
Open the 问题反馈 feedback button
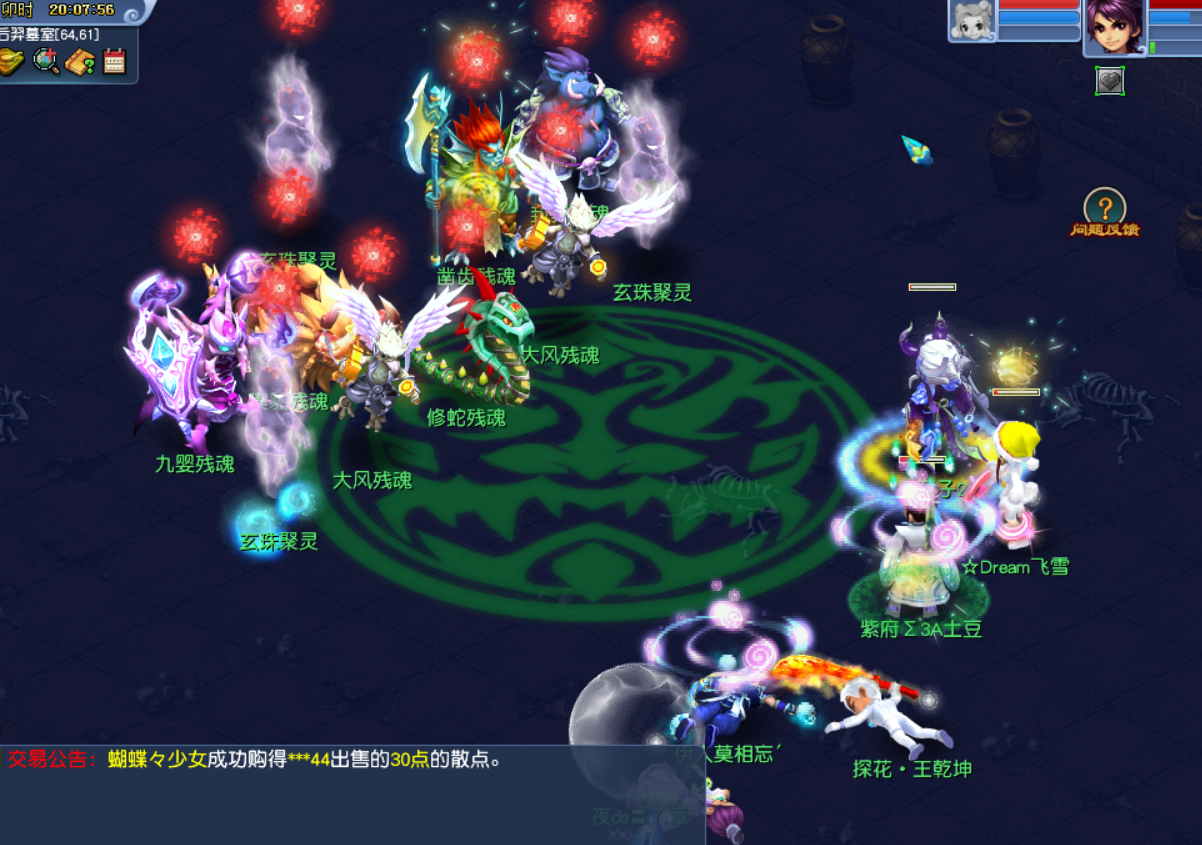pyautogui.click(x=1105, y=213)
